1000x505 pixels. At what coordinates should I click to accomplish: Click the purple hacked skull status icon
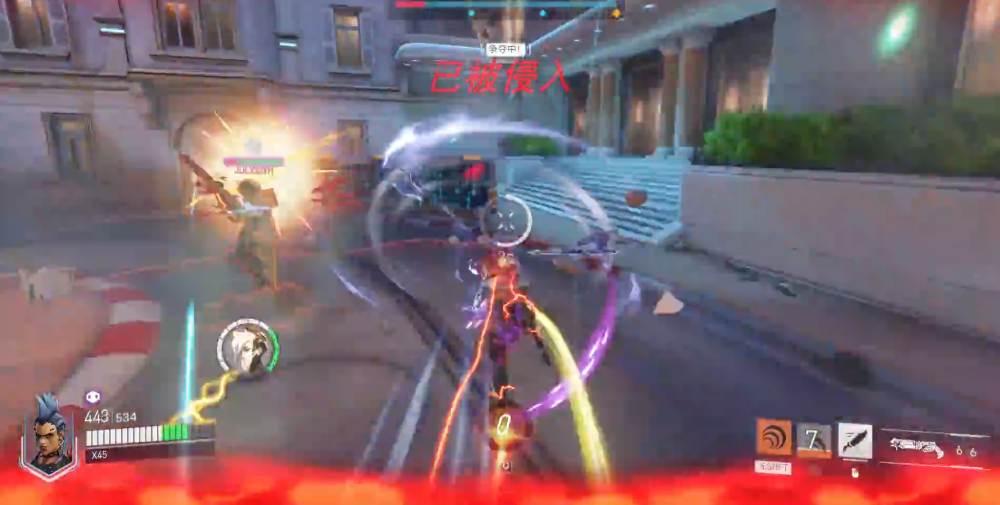pos(93,397)
